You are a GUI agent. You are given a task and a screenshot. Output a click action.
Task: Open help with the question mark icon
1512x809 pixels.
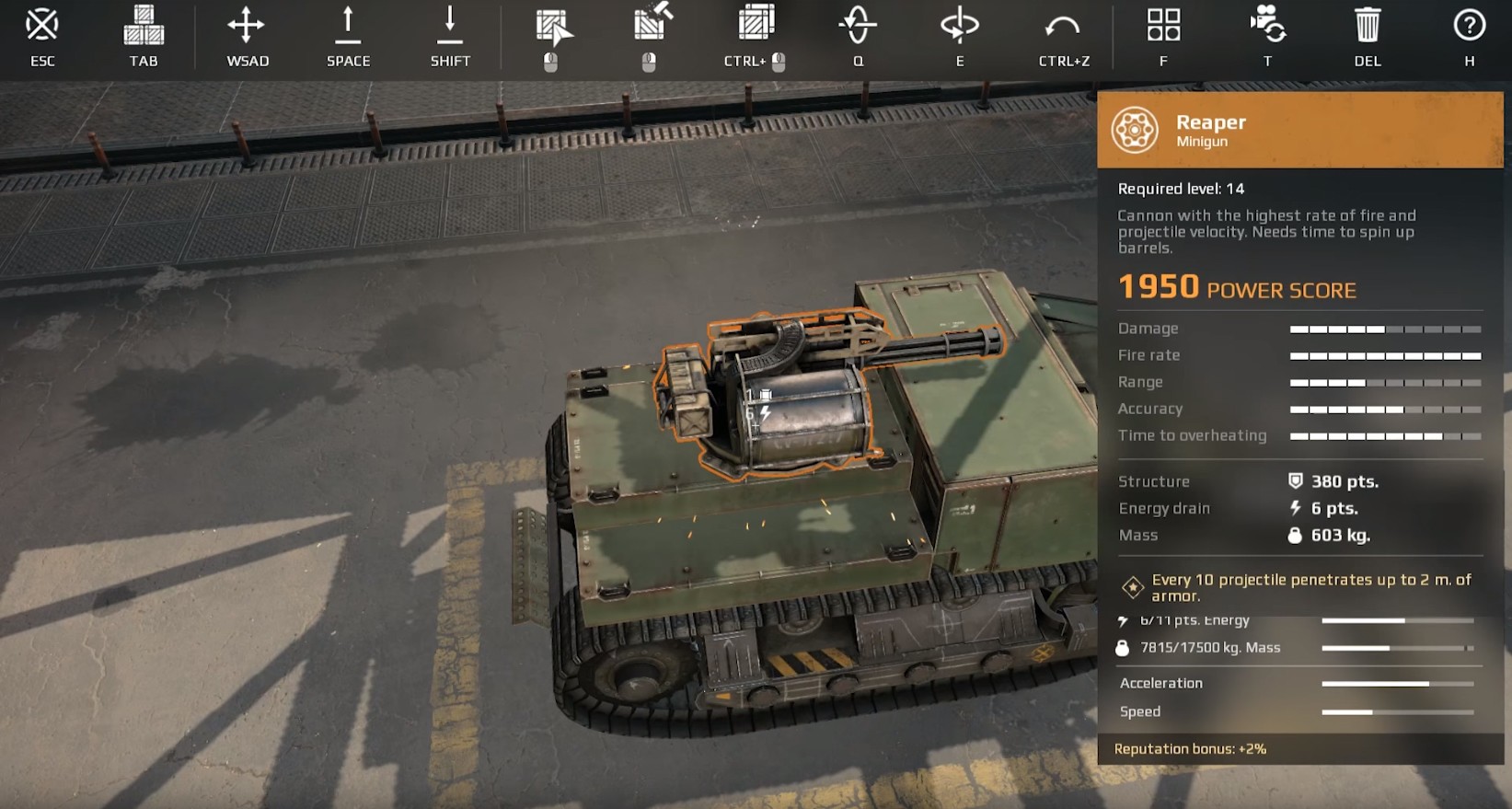(1469, 26)
